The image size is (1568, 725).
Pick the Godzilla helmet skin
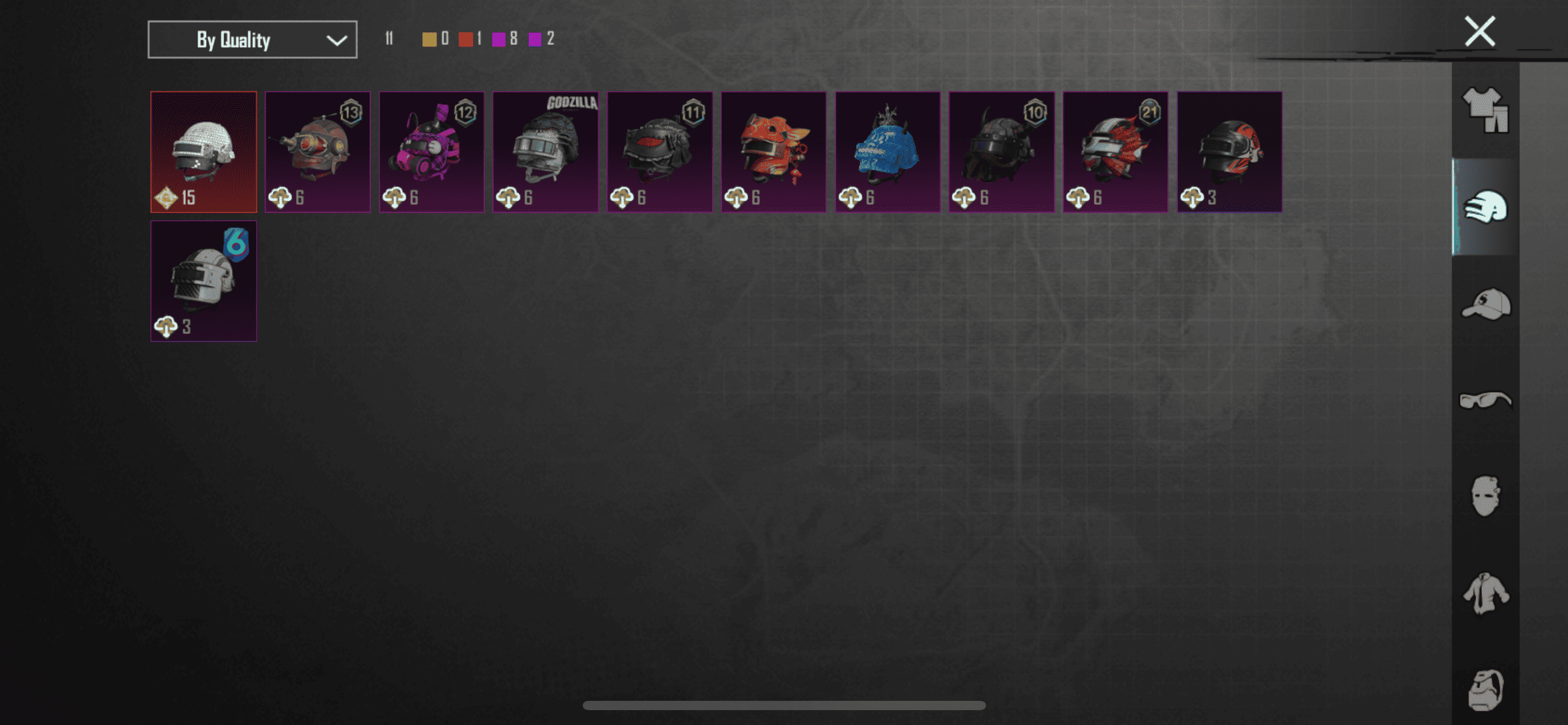tap(546, 152)
